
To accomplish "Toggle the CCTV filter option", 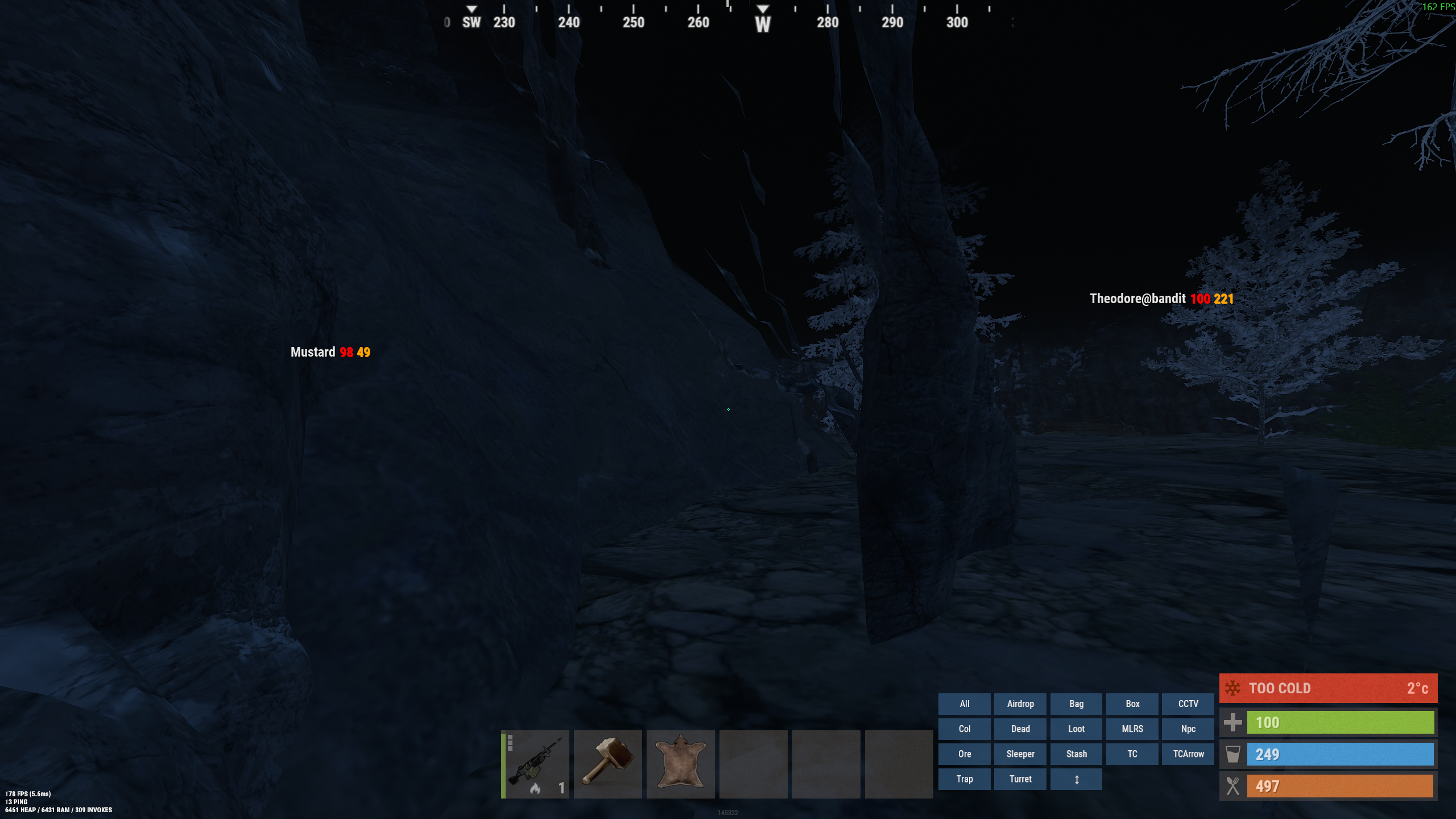I will tap(1188, 704).
